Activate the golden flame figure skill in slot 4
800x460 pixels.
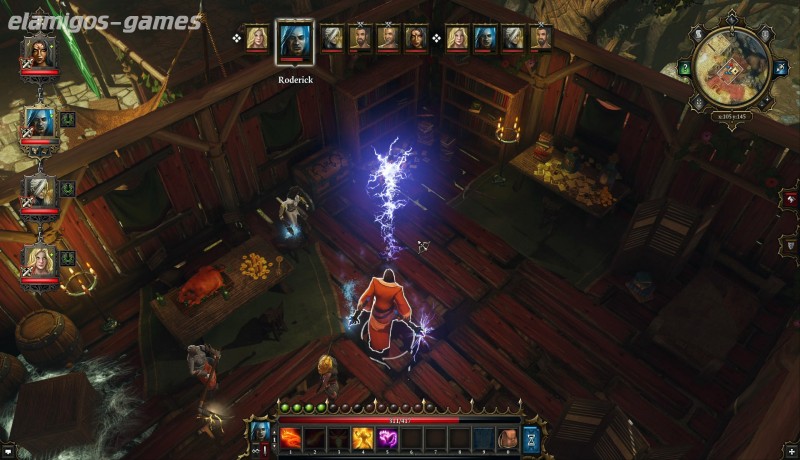point(362,437)
